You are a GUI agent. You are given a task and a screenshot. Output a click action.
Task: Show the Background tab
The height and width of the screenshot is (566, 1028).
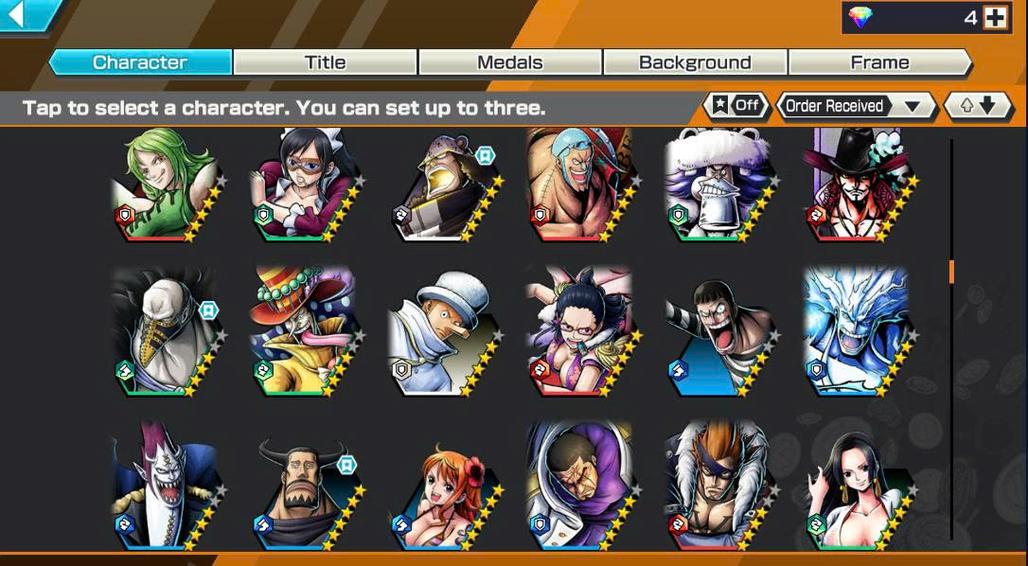coord(695,62)
